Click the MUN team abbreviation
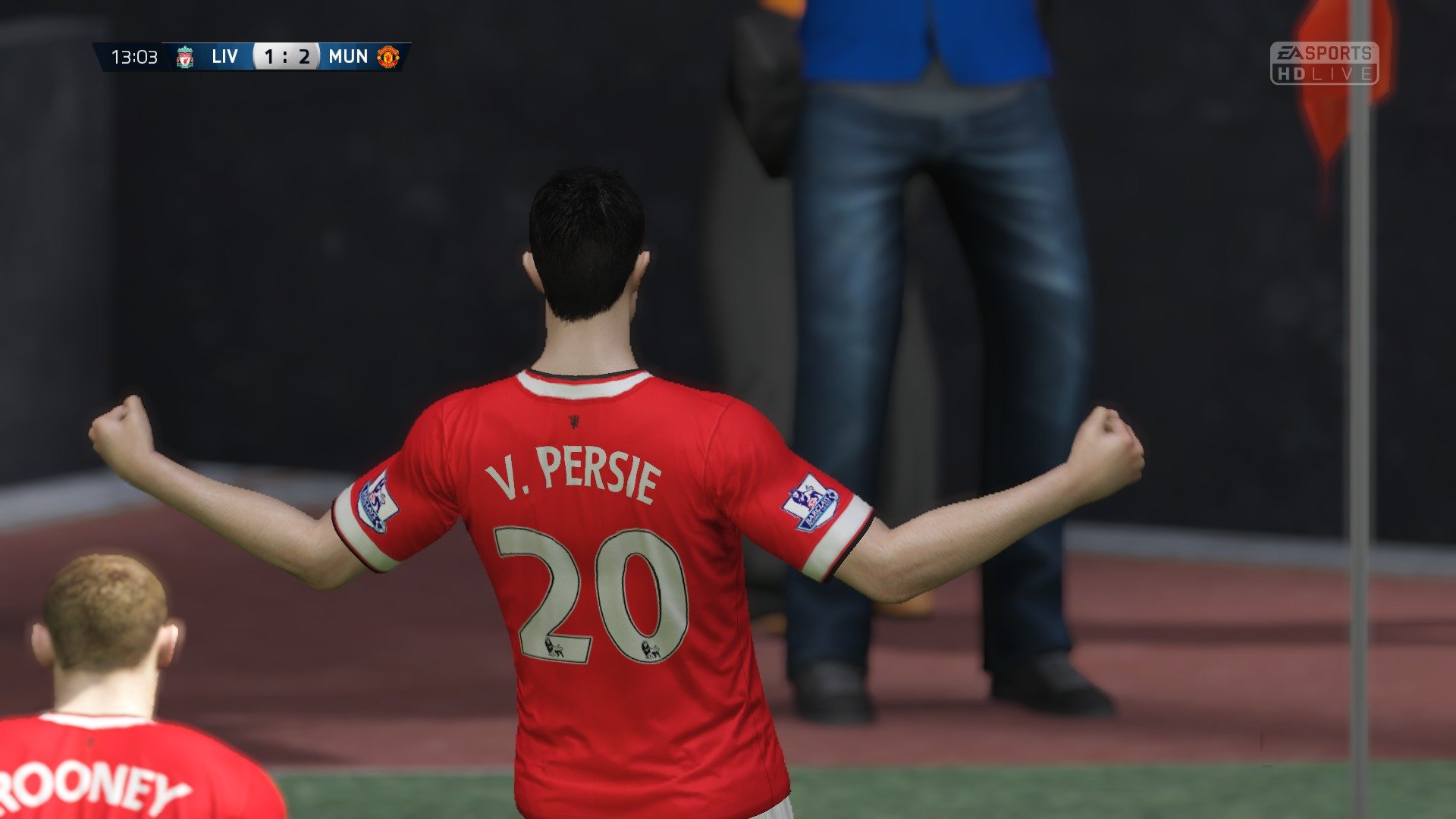Screen dimensions: 1456x819 tap(347, 55)
